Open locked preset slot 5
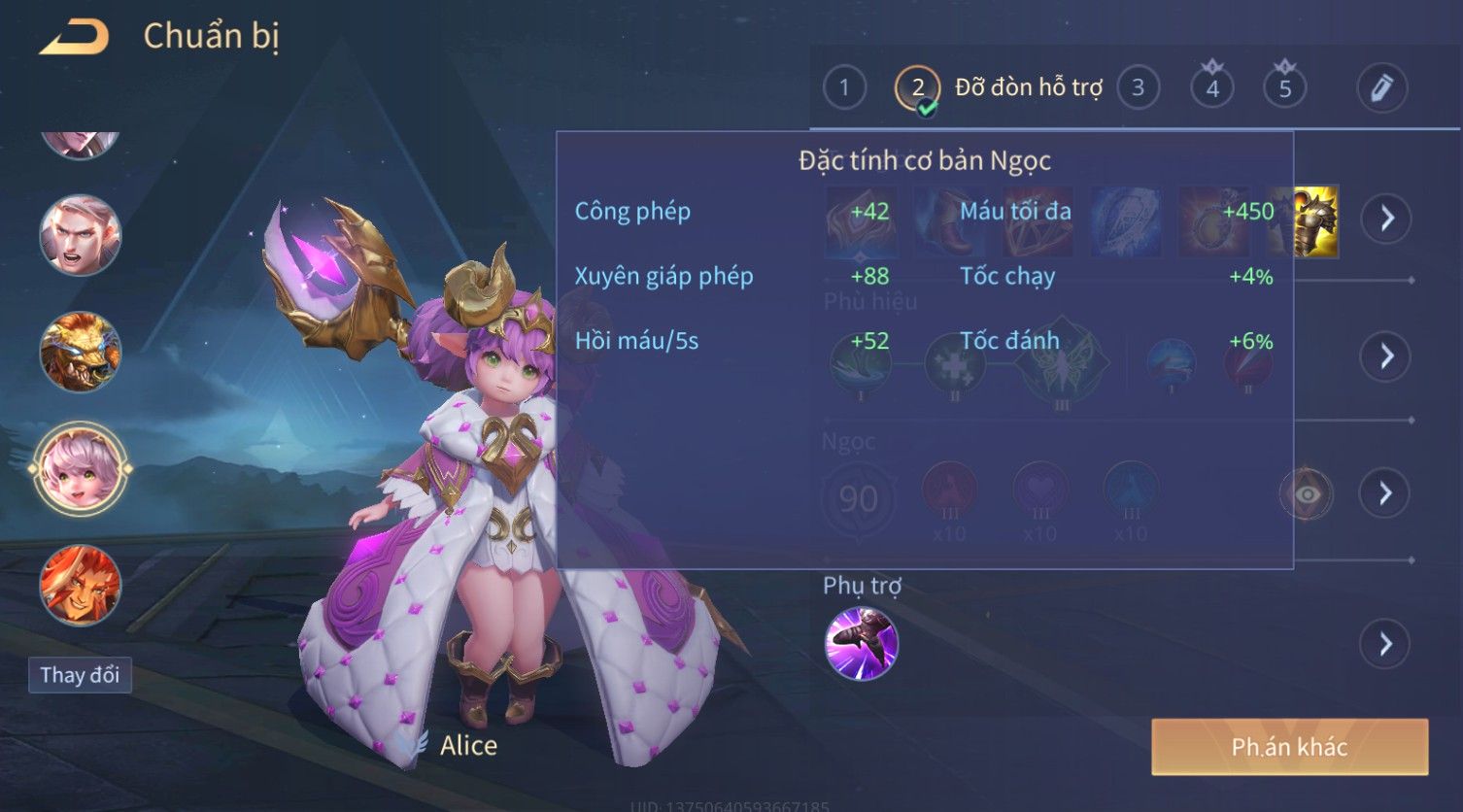Viewport: 1463px width, 812px height. click(1284, 88)
